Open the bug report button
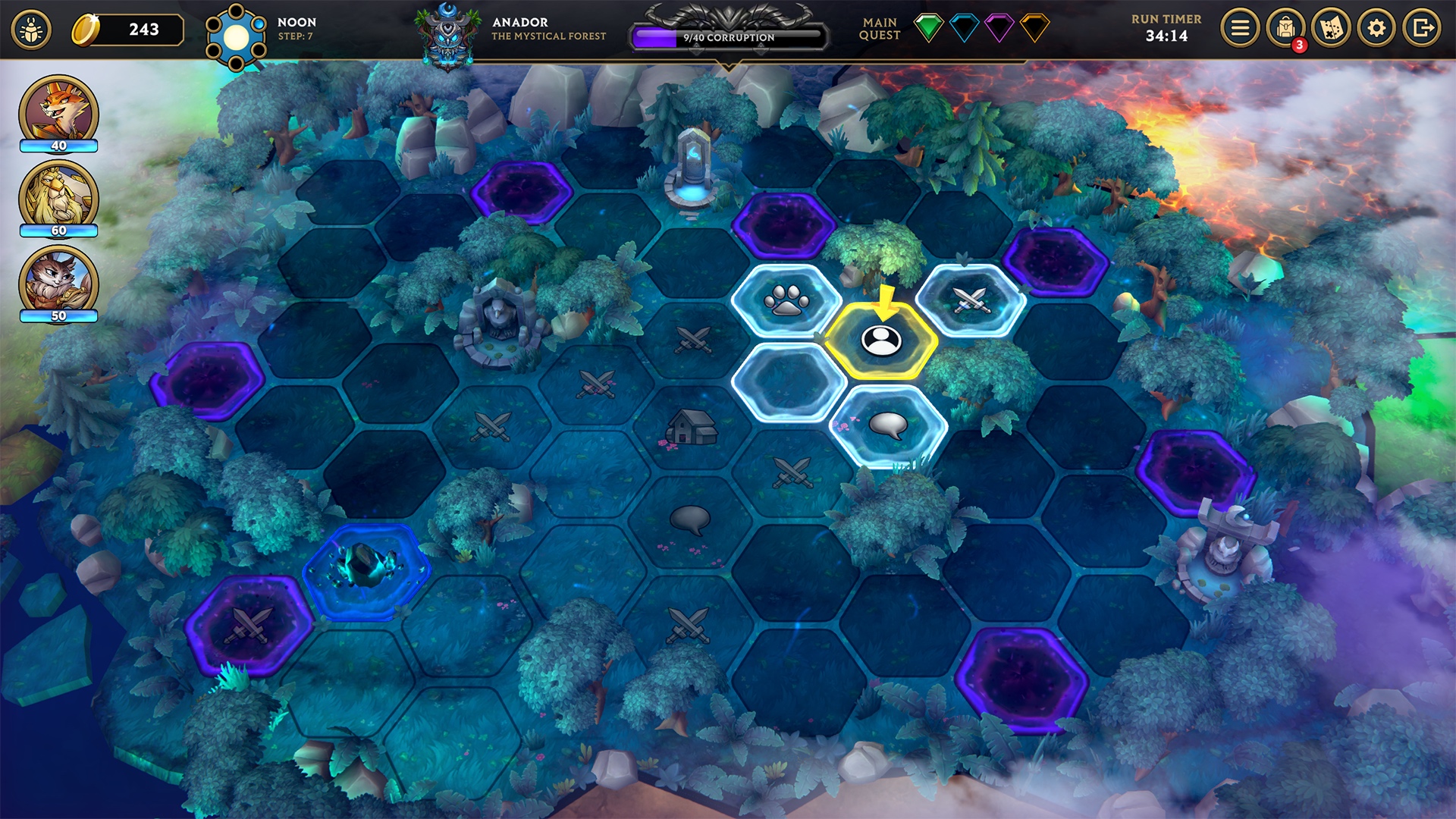1456x819 pixels. [31, 30]
